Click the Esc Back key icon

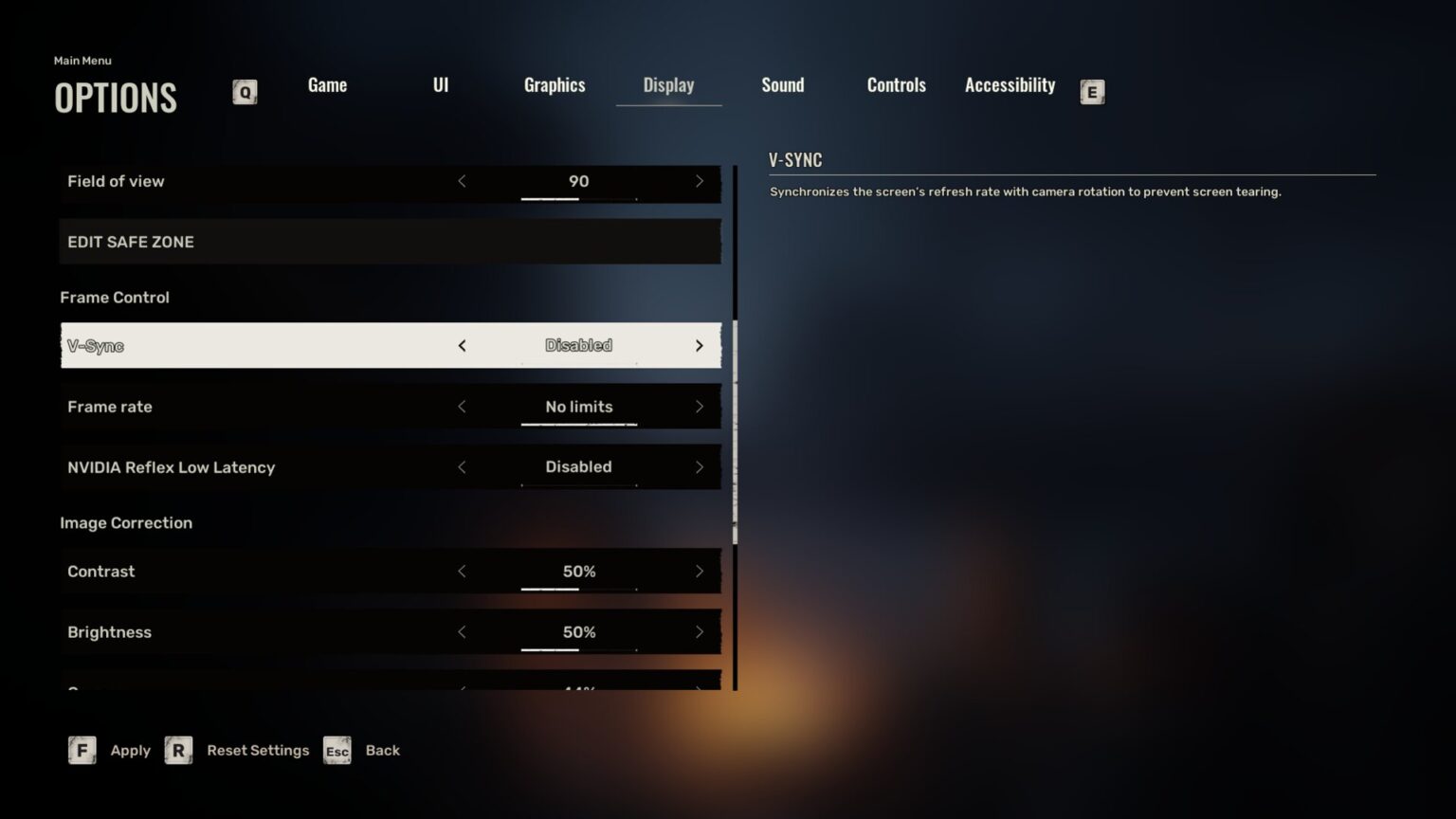pyautogui.click(x=337, y=751)
